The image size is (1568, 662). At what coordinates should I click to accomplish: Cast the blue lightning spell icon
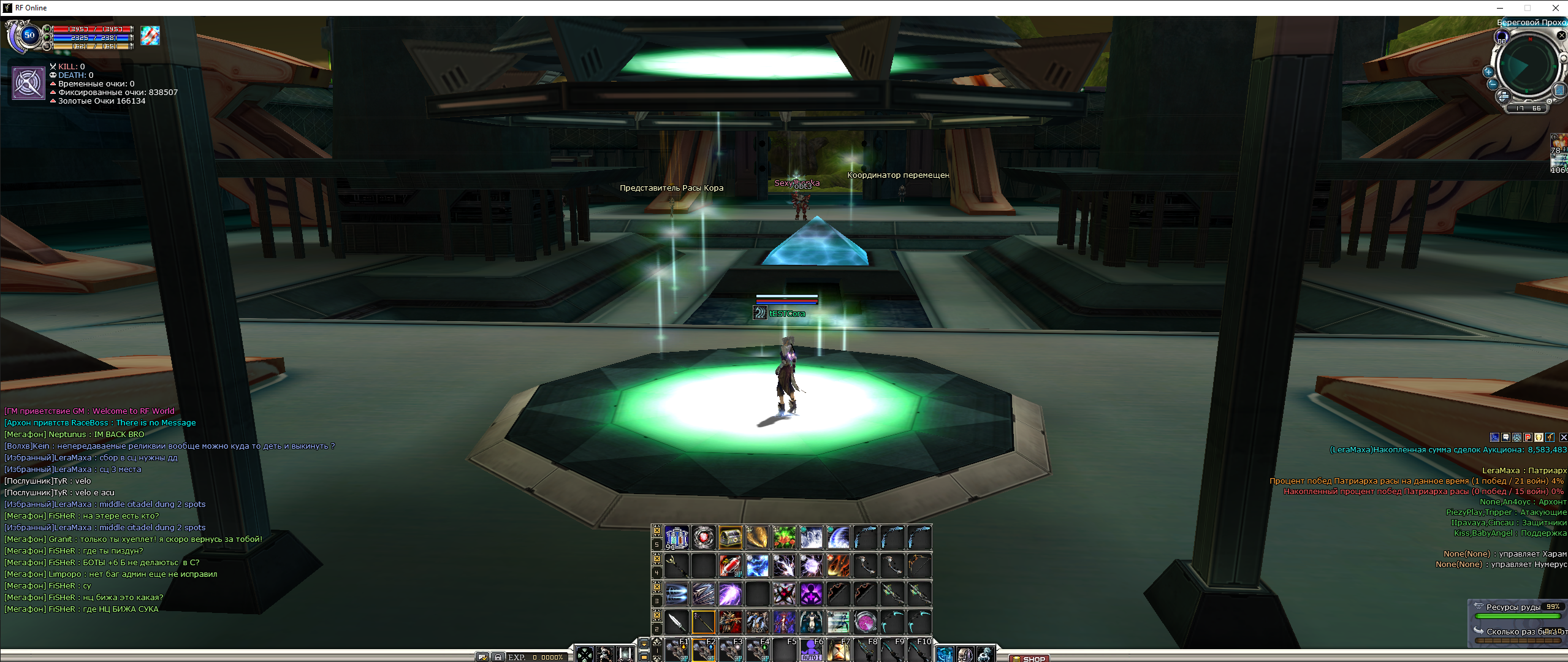click(757, 565)
